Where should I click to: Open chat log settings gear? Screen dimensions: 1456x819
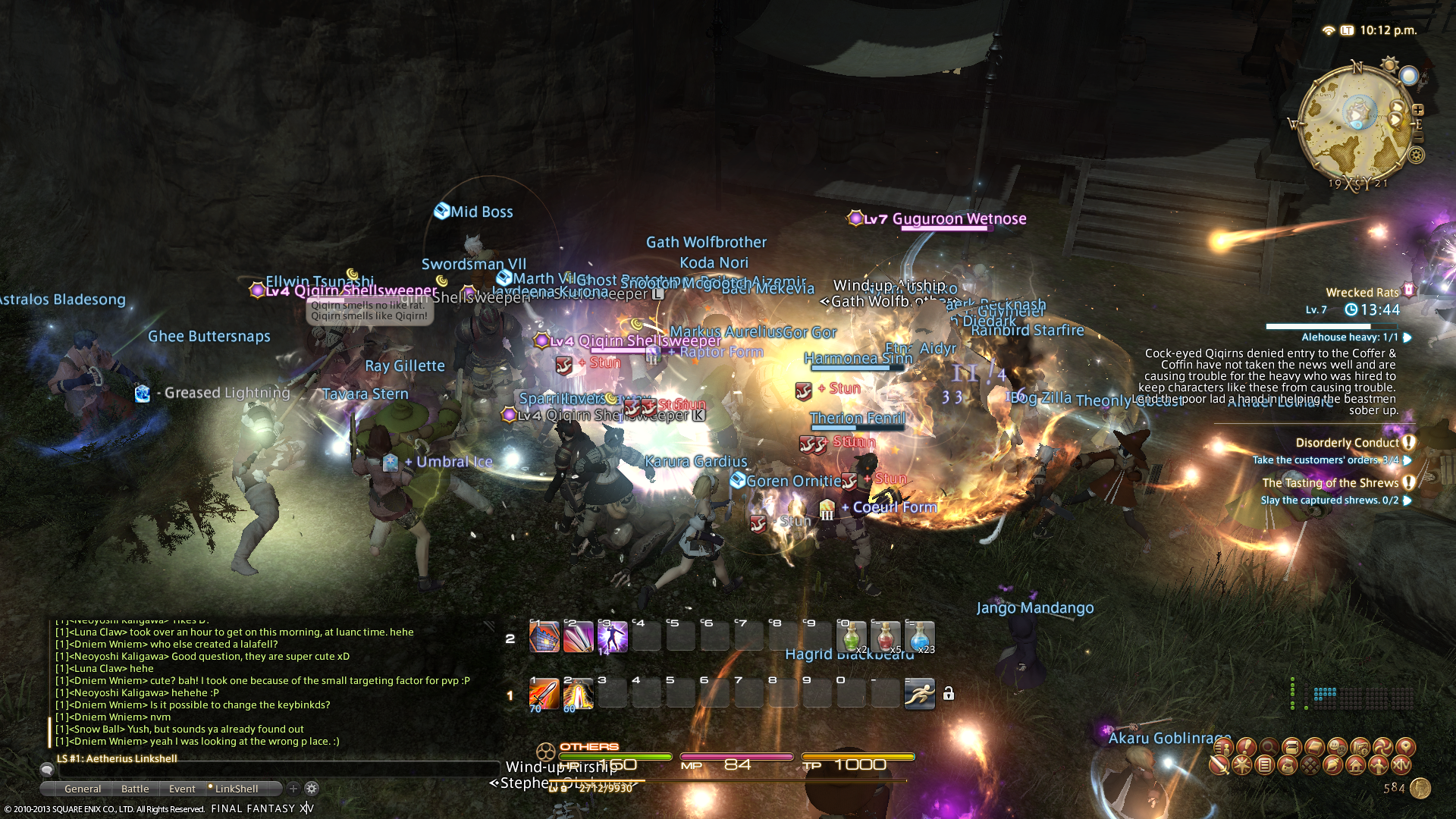click(312, 789)
